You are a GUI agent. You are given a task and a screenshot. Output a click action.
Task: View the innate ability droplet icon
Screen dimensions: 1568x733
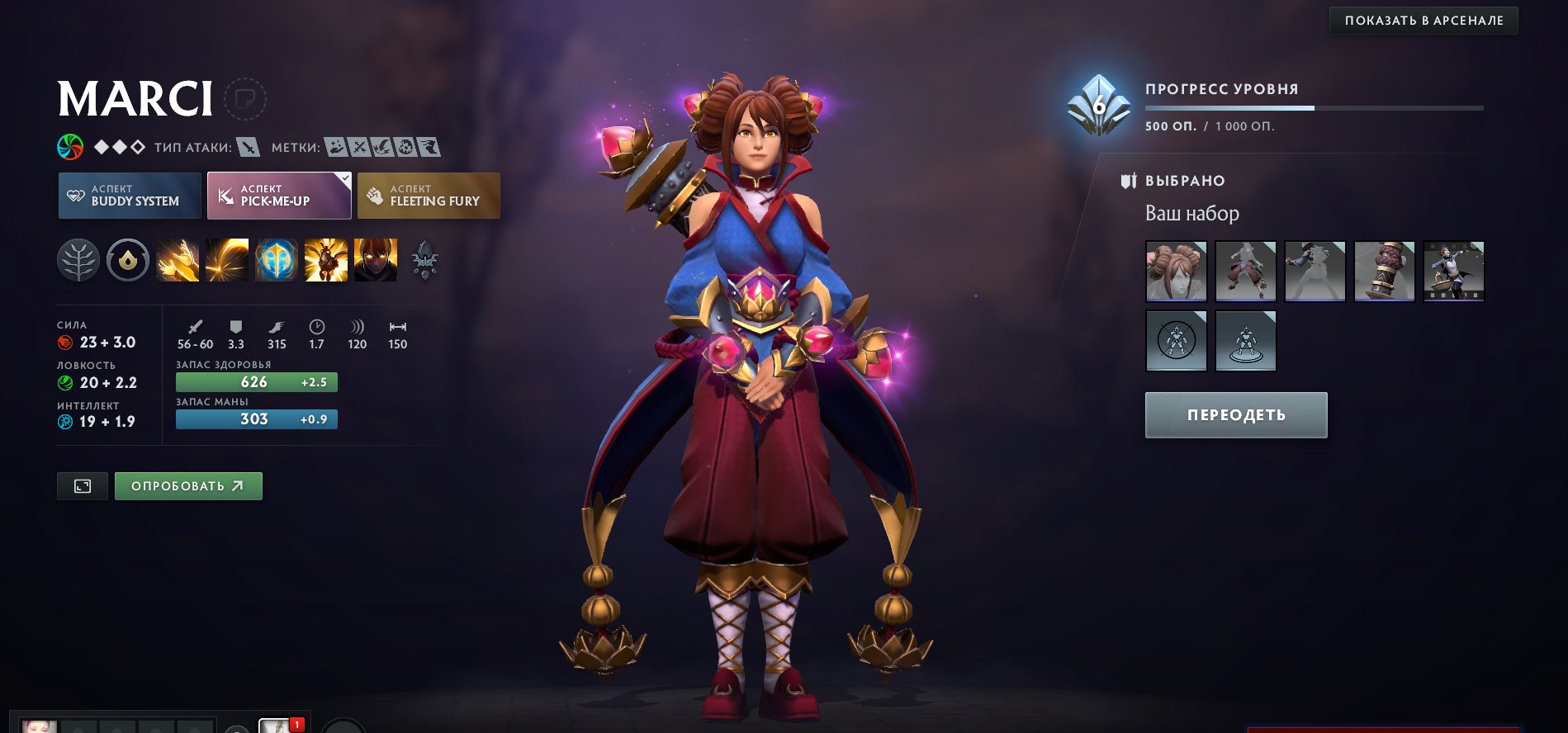point(128,261)
